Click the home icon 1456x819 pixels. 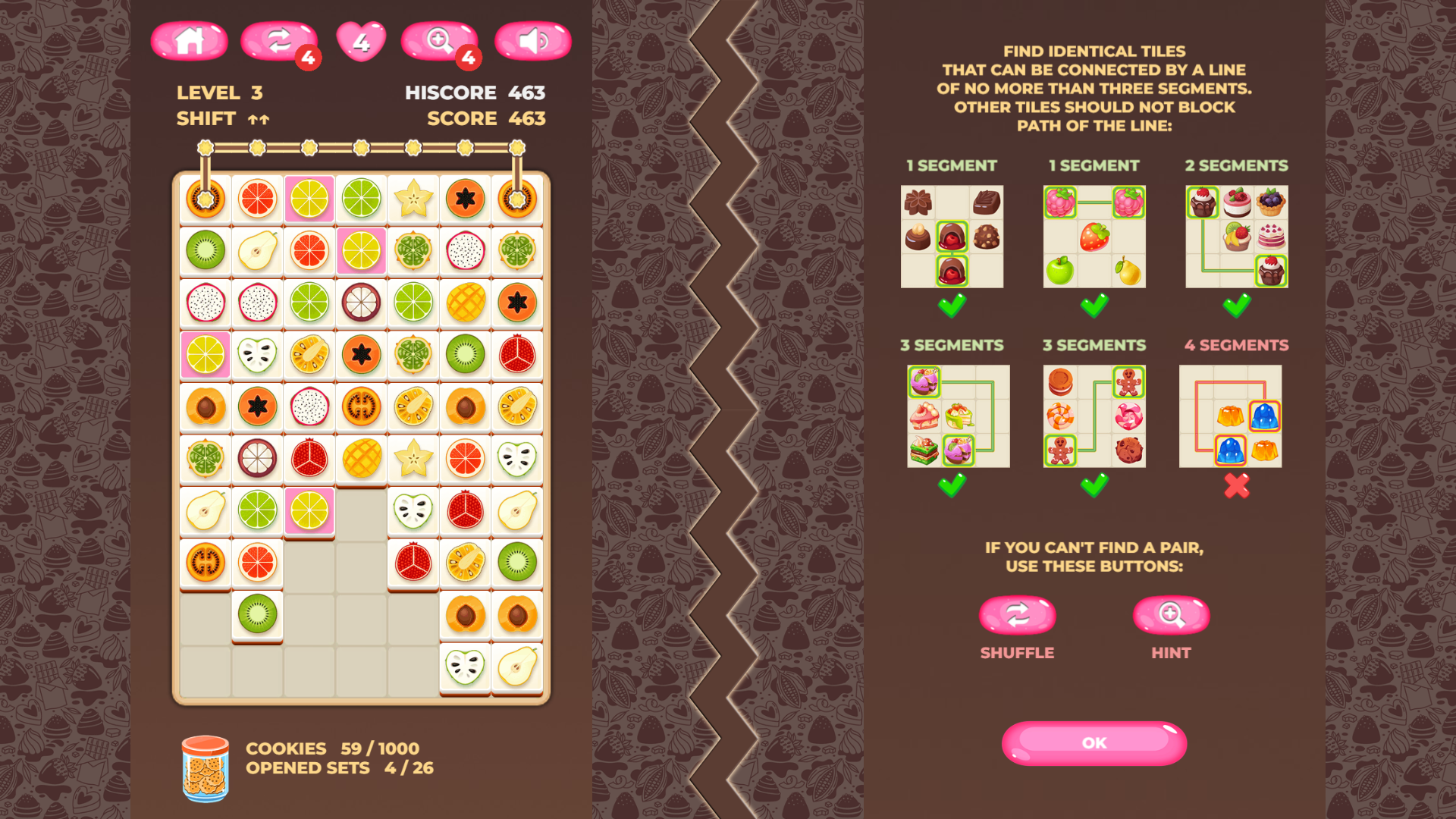[x=190, y=42]
